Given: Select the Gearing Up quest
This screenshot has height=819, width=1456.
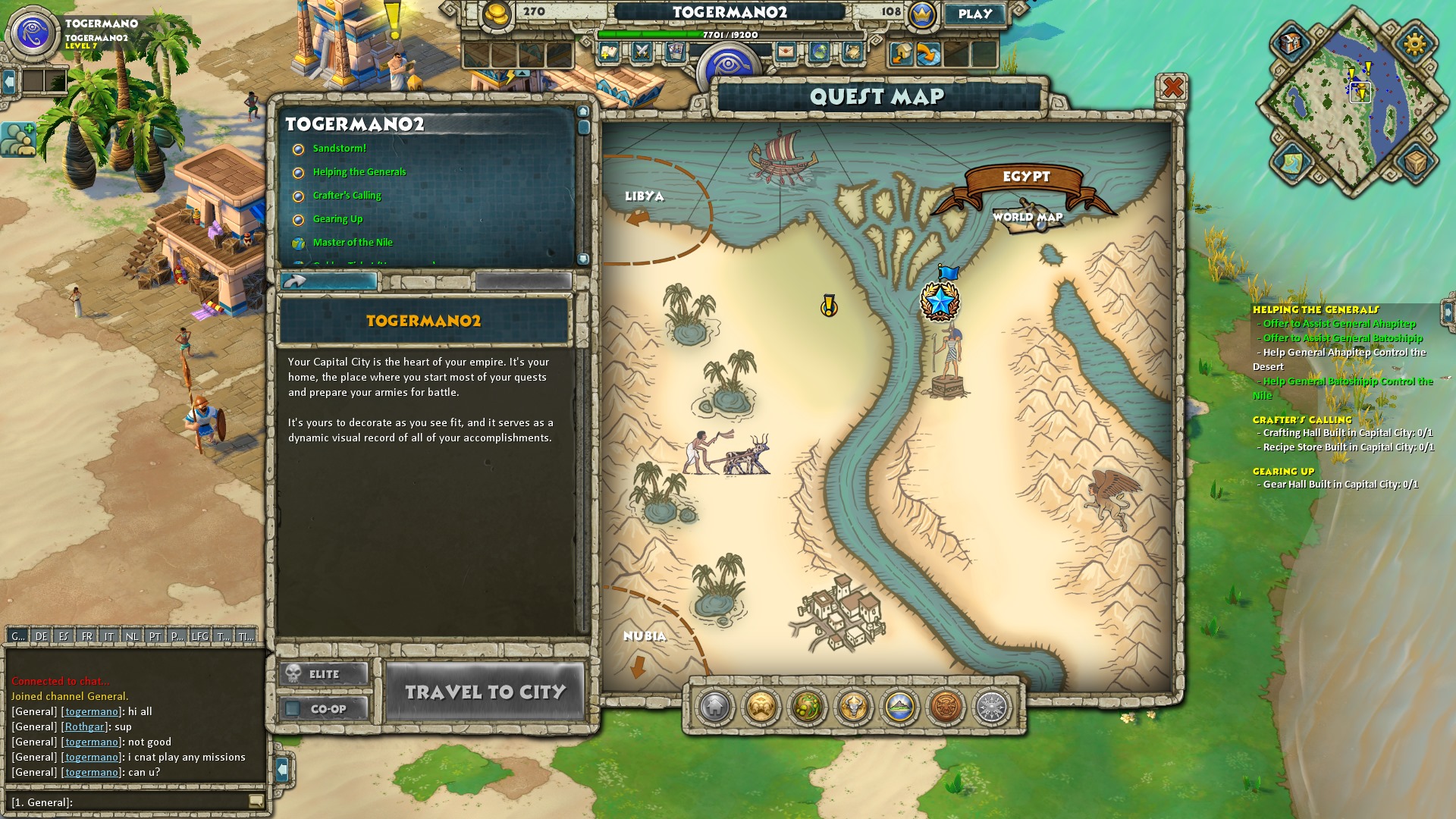Looking at the screenshot, I should (337, 219).
